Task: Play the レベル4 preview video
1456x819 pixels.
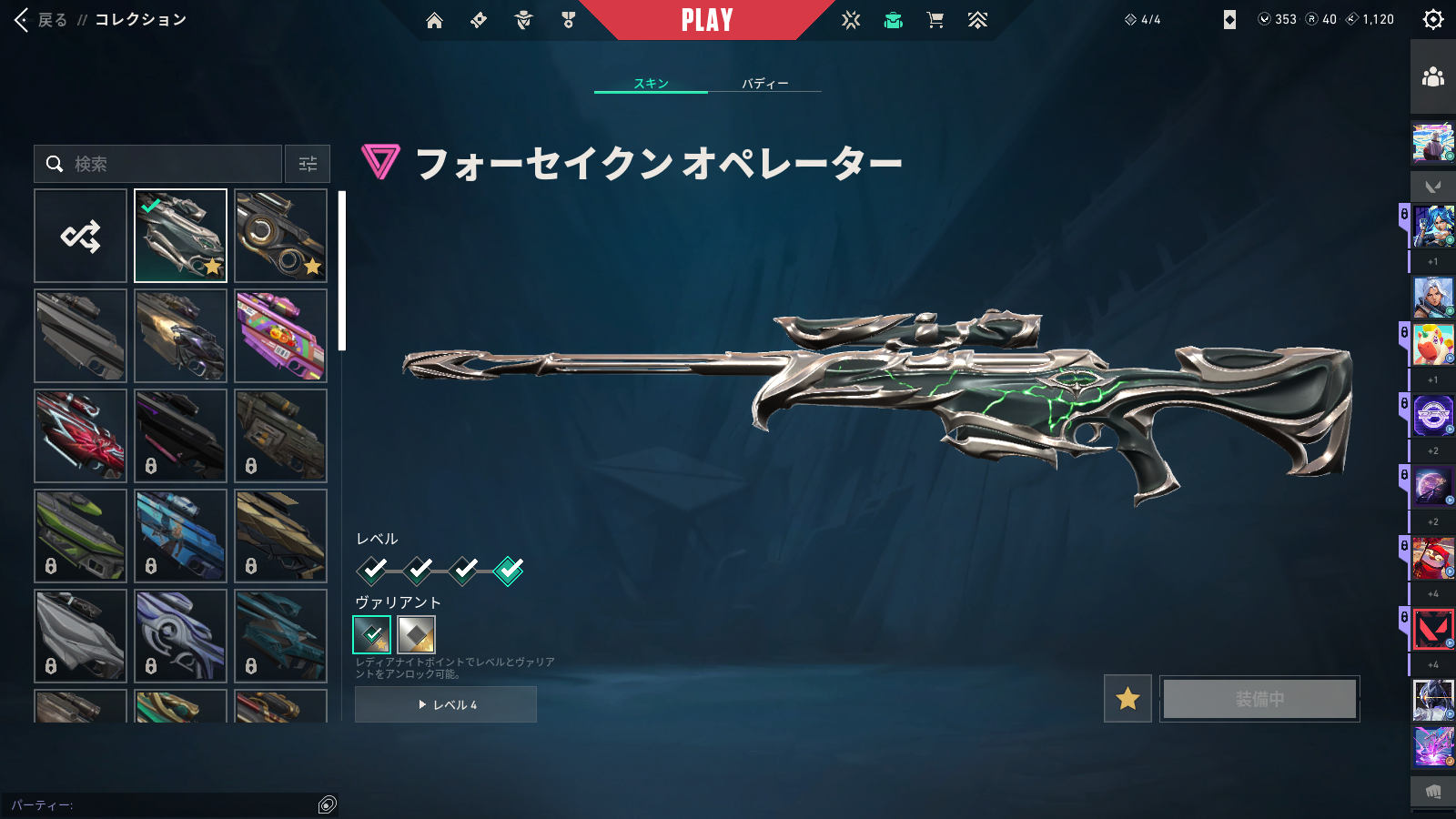Action: [446, 704]
